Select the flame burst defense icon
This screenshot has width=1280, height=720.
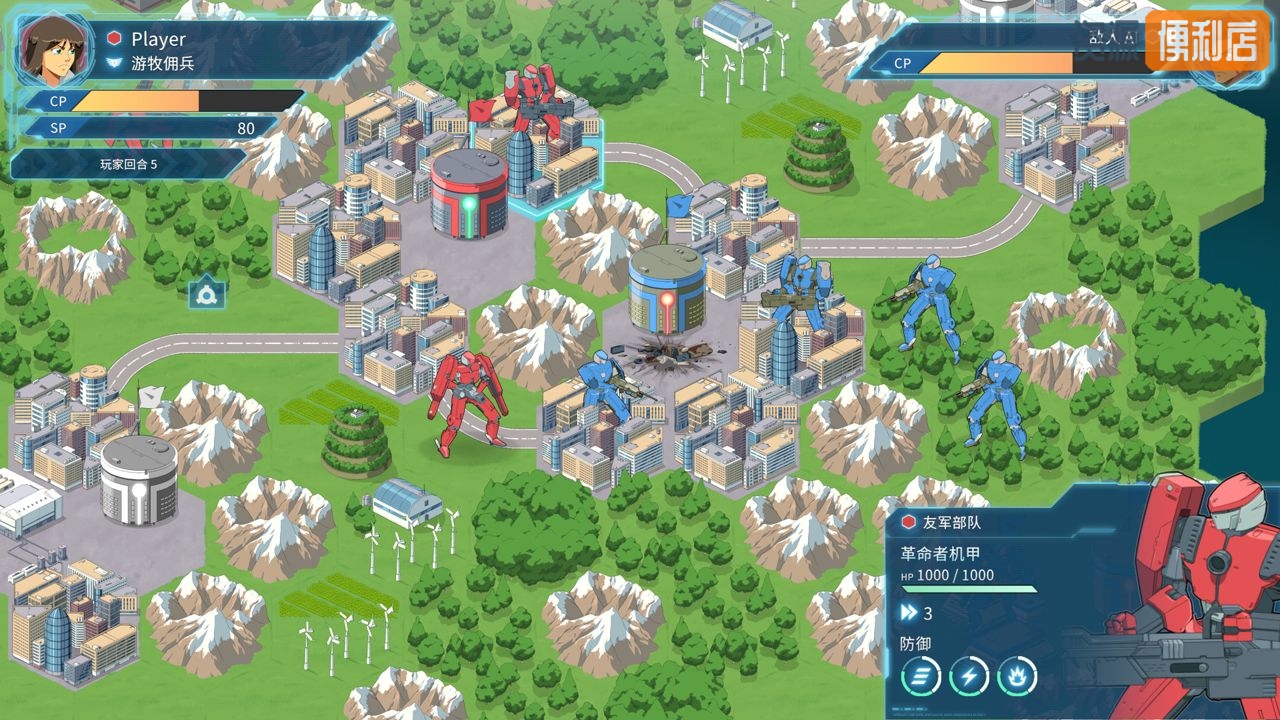click(1016, 676)
